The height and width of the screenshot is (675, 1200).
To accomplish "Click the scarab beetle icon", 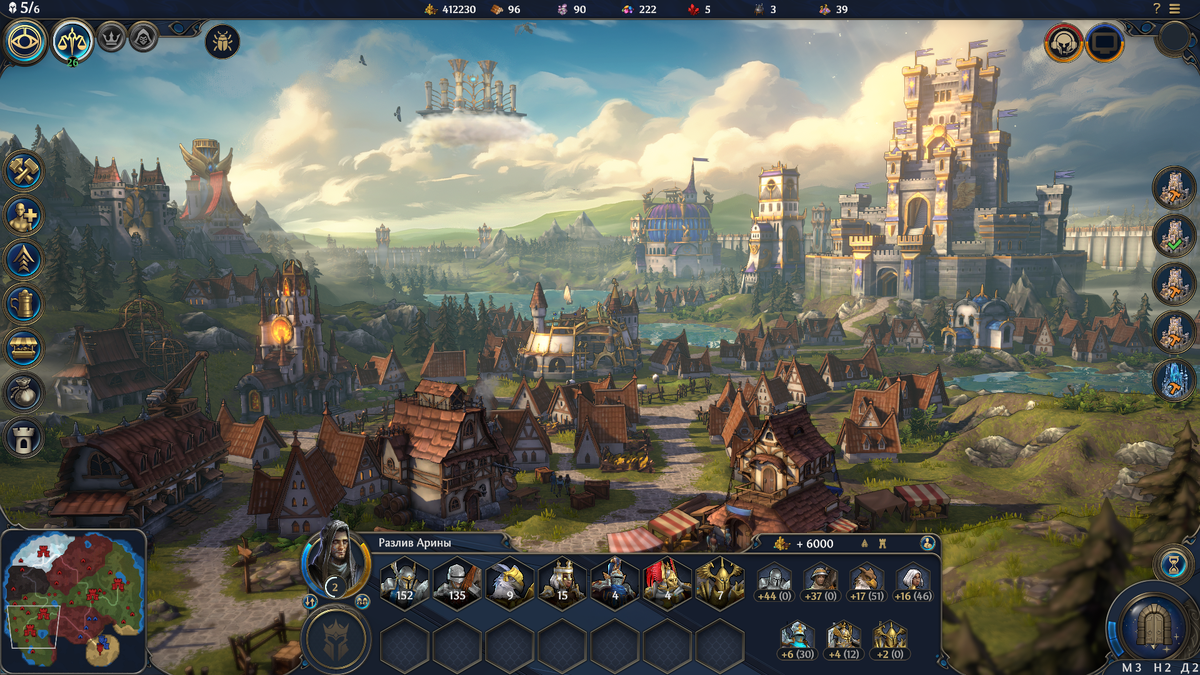I will (221, 42).
